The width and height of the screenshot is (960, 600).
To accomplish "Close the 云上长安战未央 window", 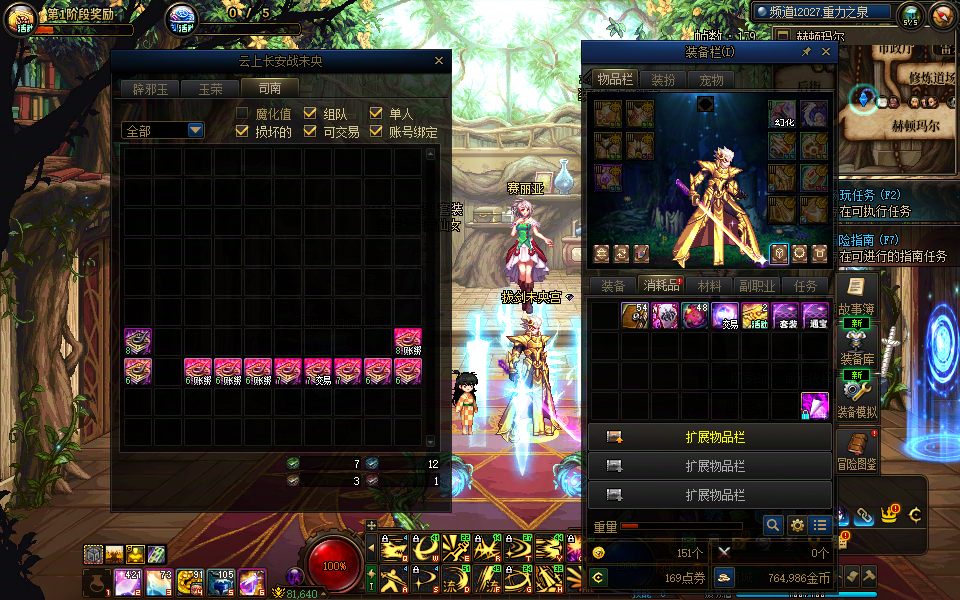I will [438, 61].
